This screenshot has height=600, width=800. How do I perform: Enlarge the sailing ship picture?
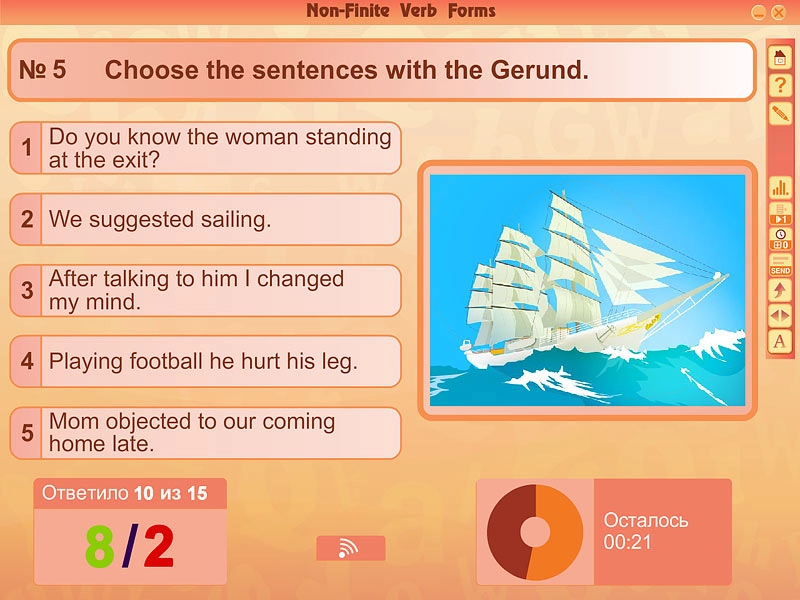pyautogui.click(x=587, y=290)
